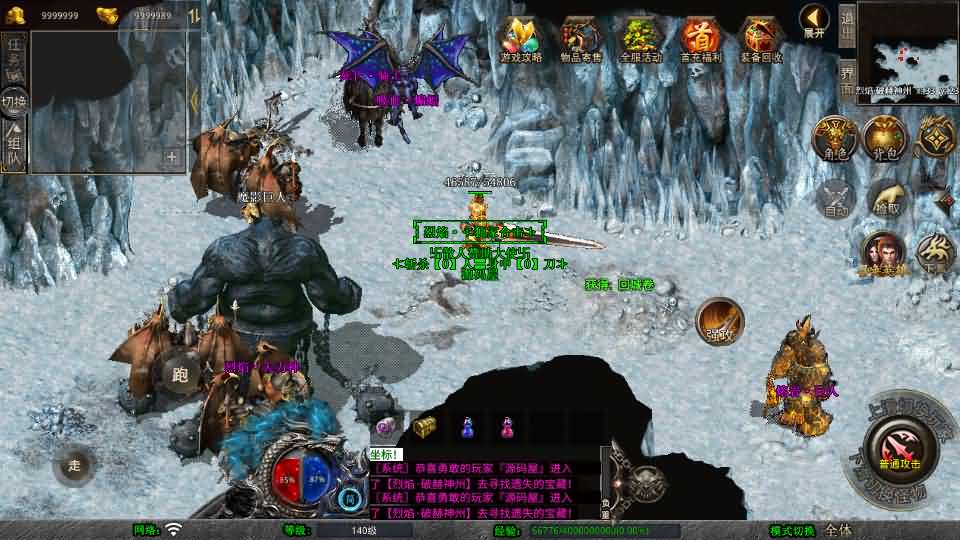
Task: Tap the 拾取 pickup button
Action: click(886, 198)
